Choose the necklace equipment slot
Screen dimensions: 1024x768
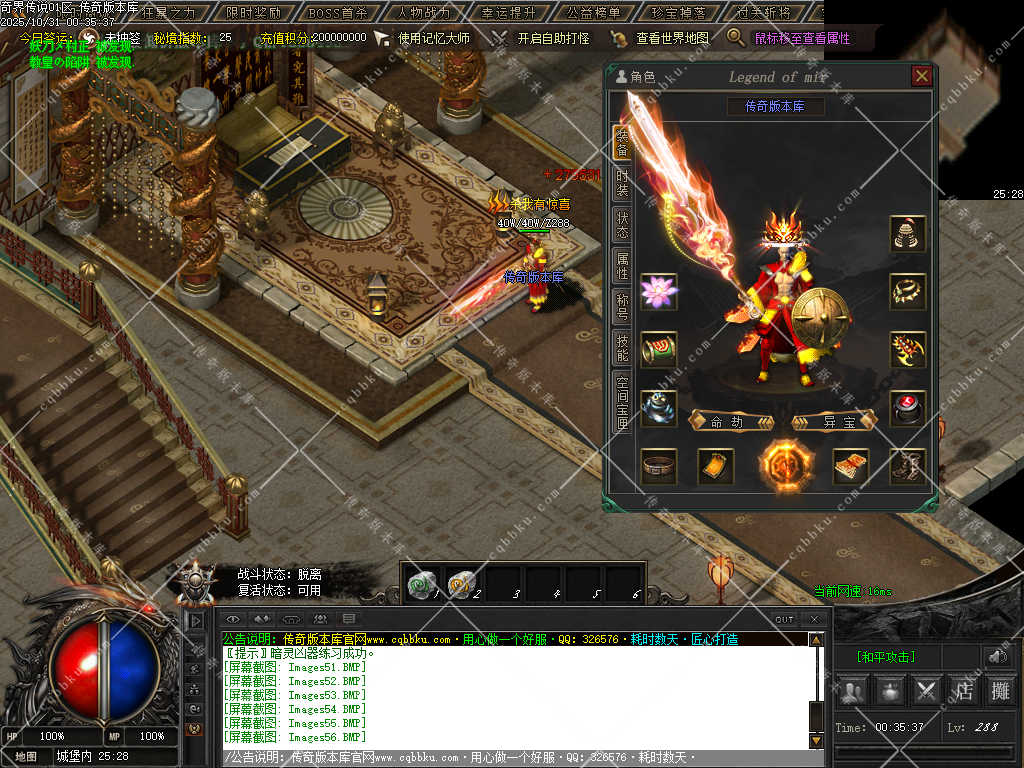908,291
